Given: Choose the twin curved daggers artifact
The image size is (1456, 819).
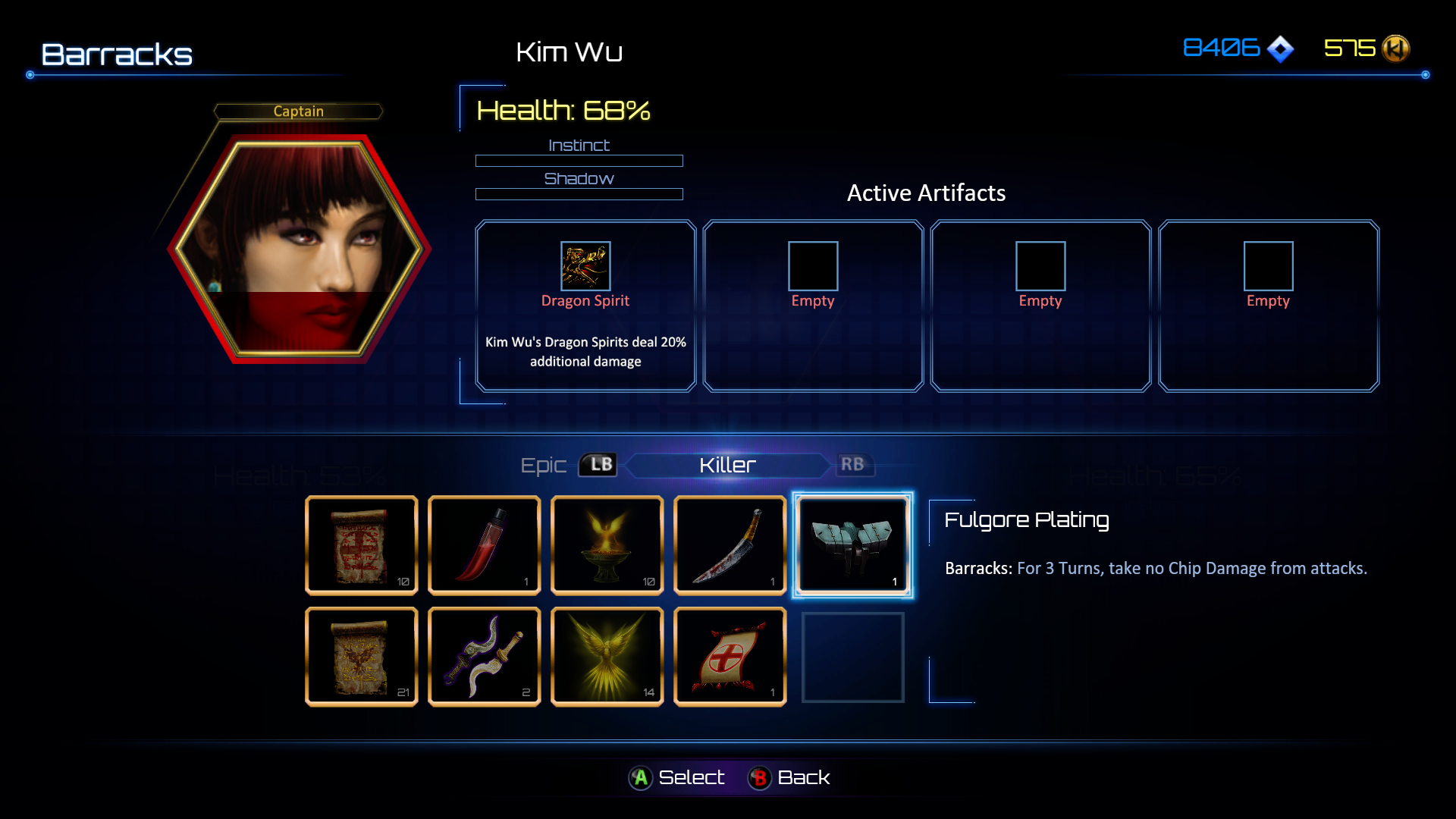Looking at the screenshot, I should (484, 657).
